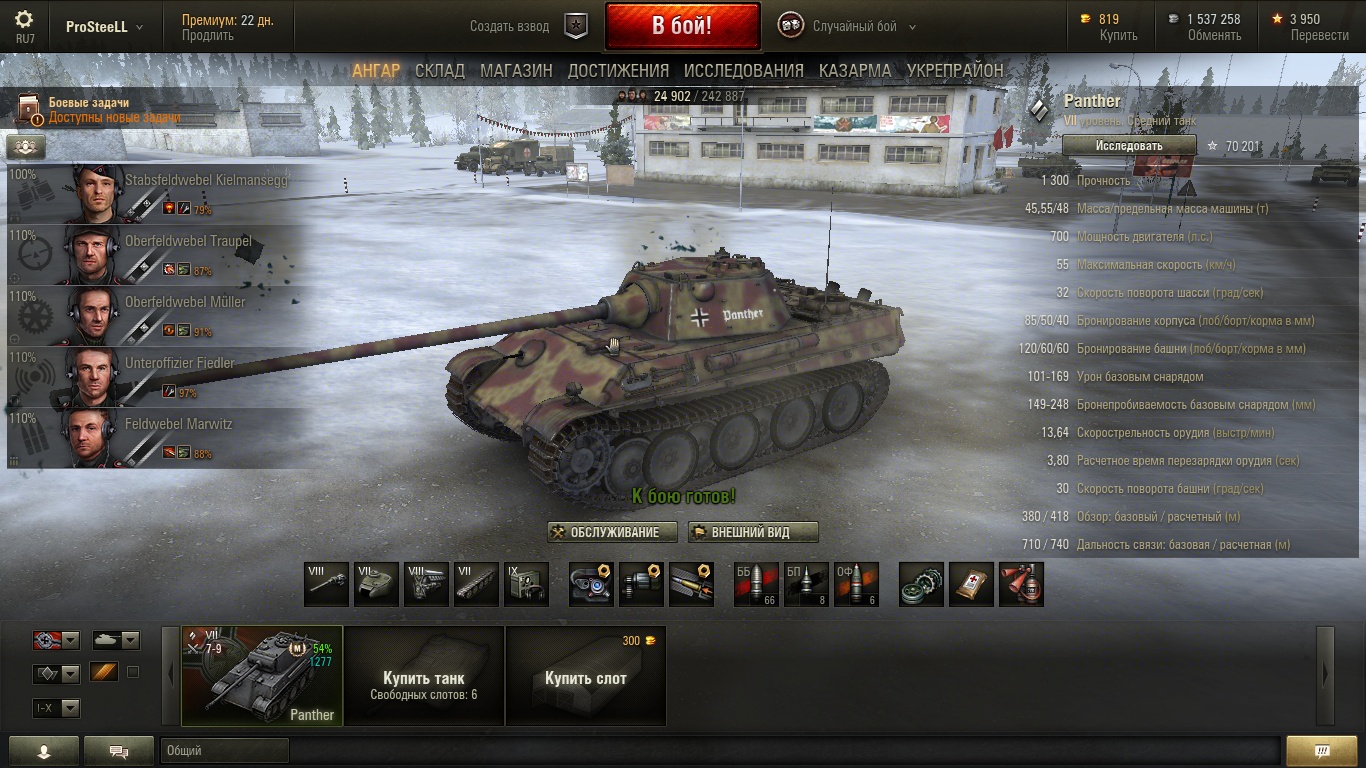Go to the Достижения tab
This screenshot has height=768, width=1366.
[x=618, y=71]
